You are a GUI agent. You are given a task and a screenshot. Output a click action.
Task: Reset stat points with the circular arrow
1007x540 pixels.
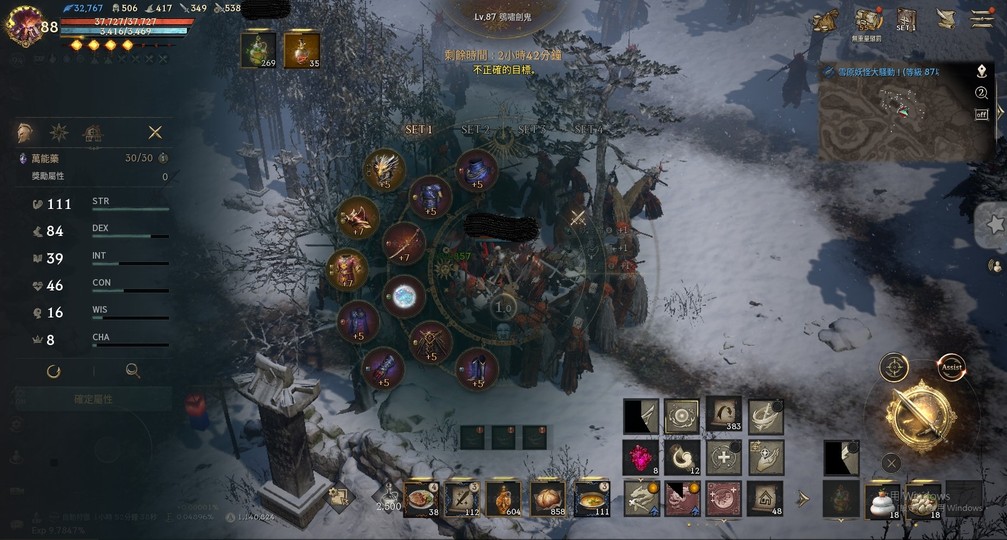pyautogui.click(x=54, y=371)
